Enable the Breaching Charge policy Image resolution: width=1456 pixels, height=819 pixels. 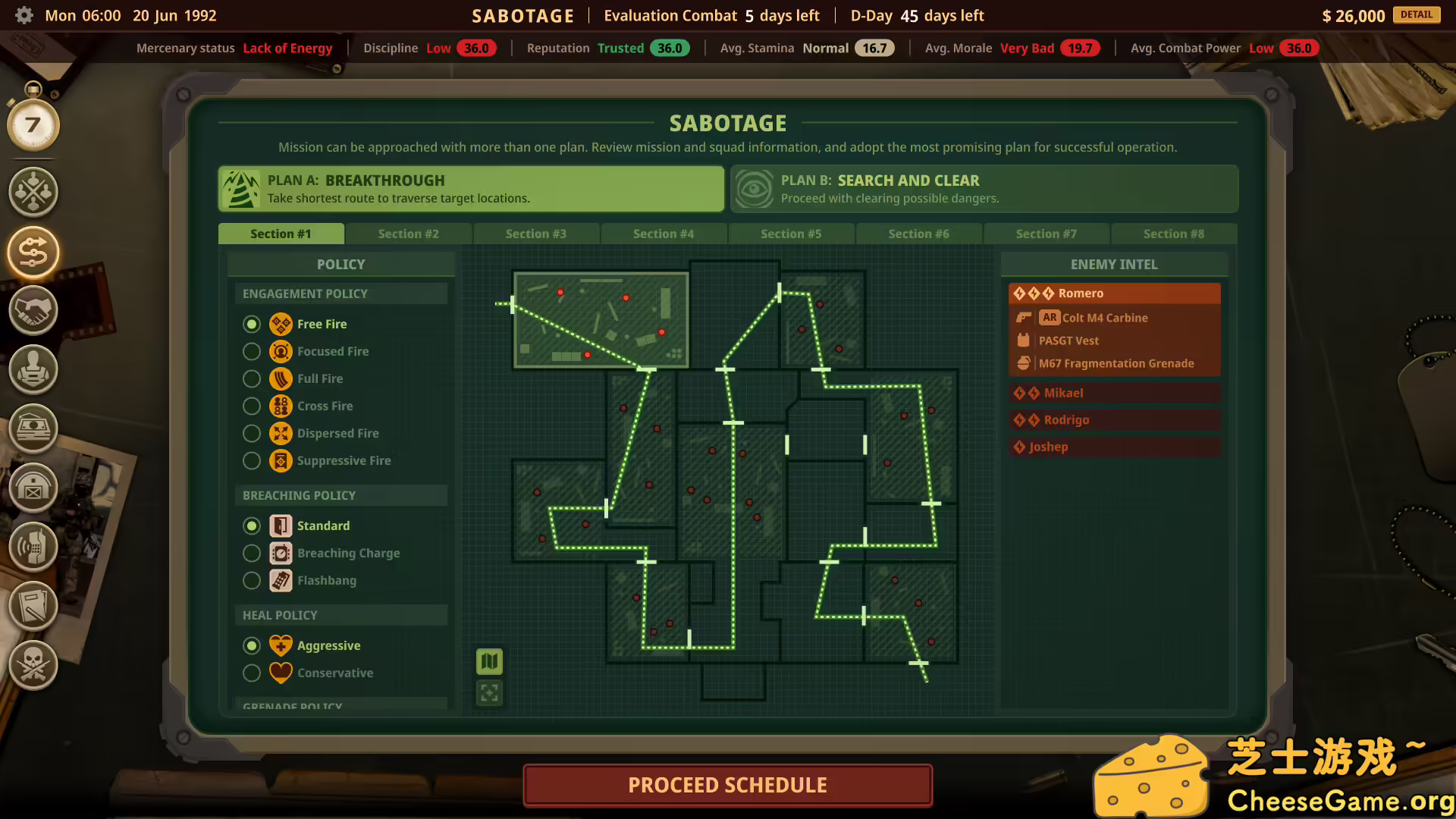click(x=252, y=553)
